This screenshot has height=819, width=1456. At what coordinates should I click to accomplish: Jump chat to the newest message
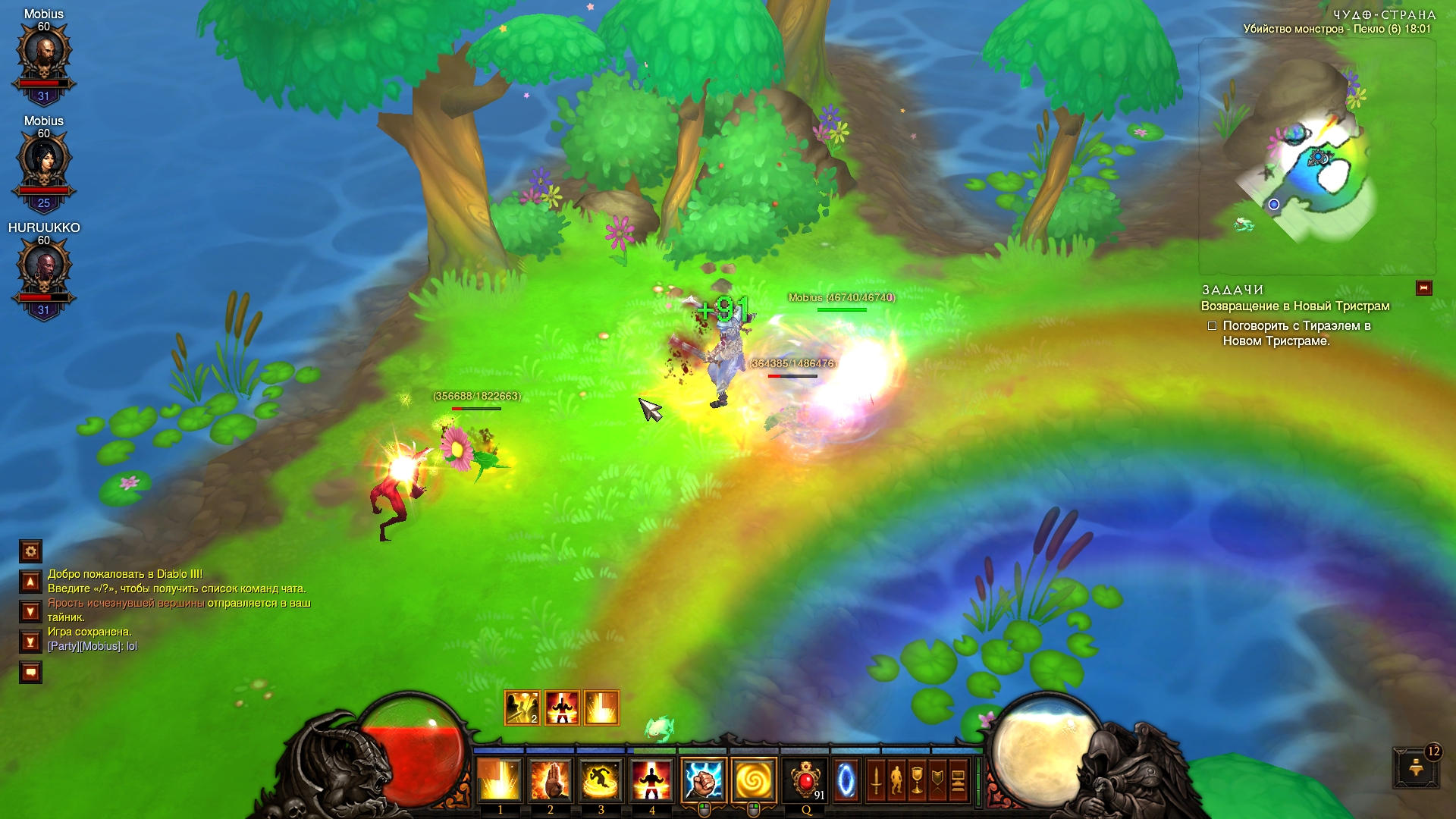(30, 642)
